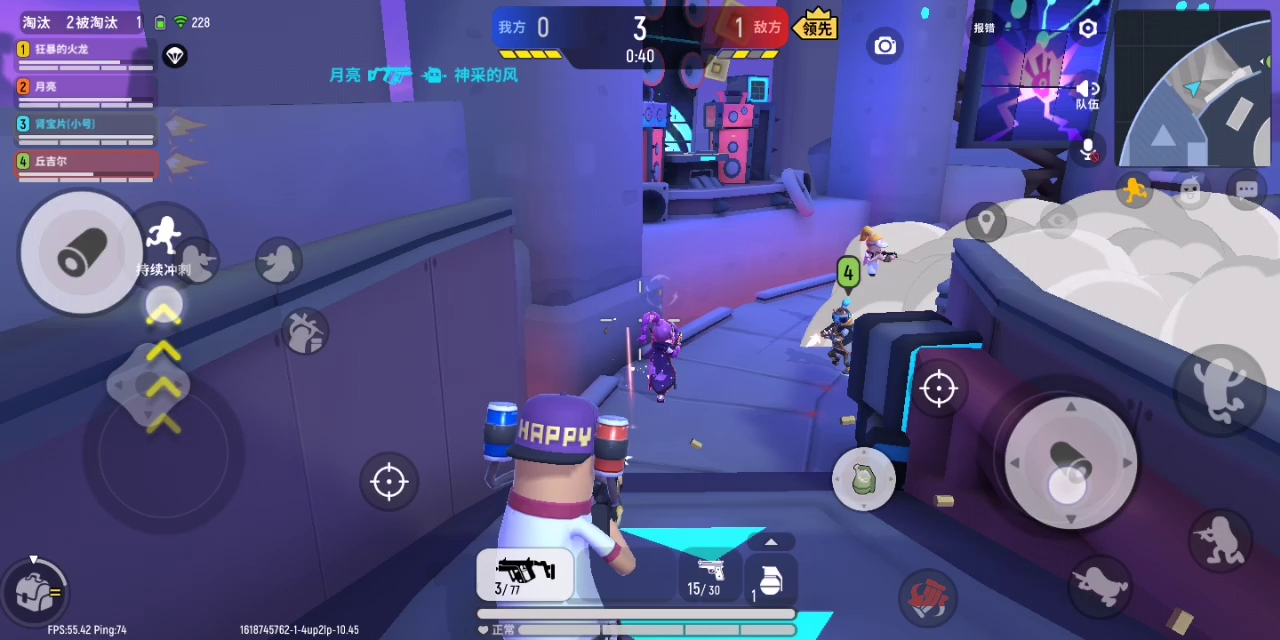Switch to the pistol weapon slot
1280x640 pixels.
coord(709,575)
